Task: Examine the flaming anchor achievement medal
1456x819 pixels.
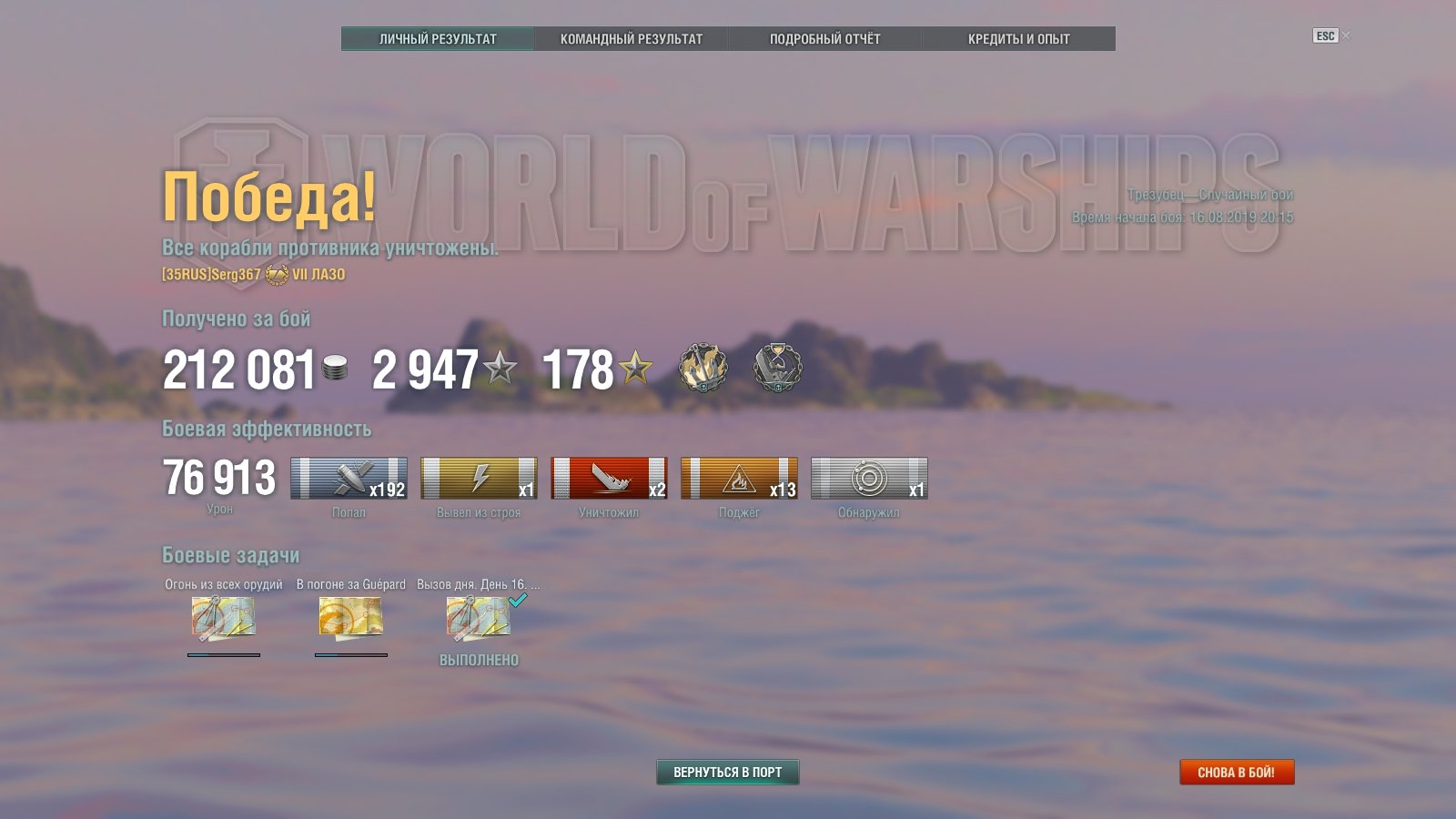Action: pyautogui.click(x=703, y=368)
